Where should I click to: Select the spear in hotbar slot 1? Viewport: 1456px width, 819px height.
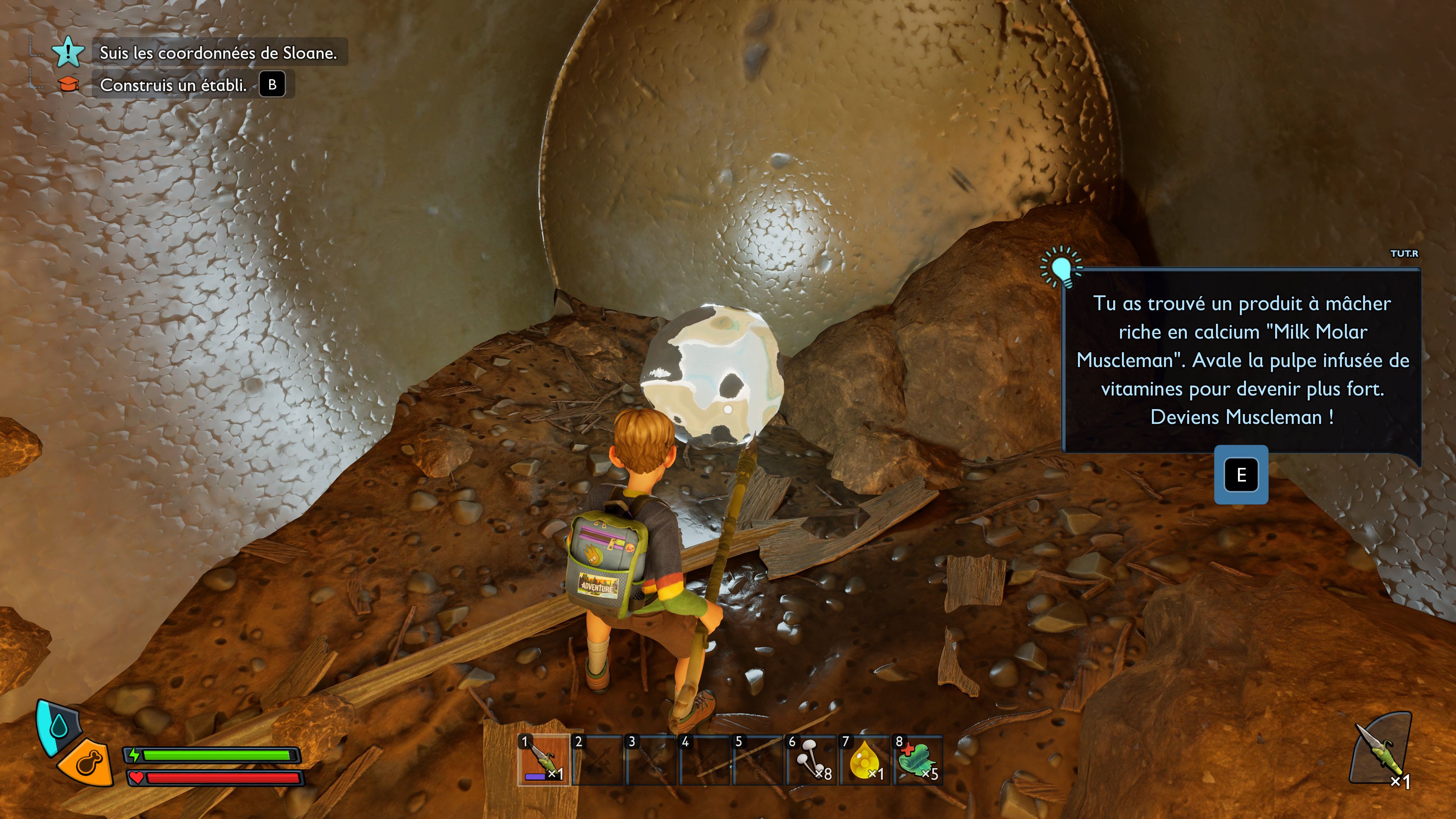544,759
